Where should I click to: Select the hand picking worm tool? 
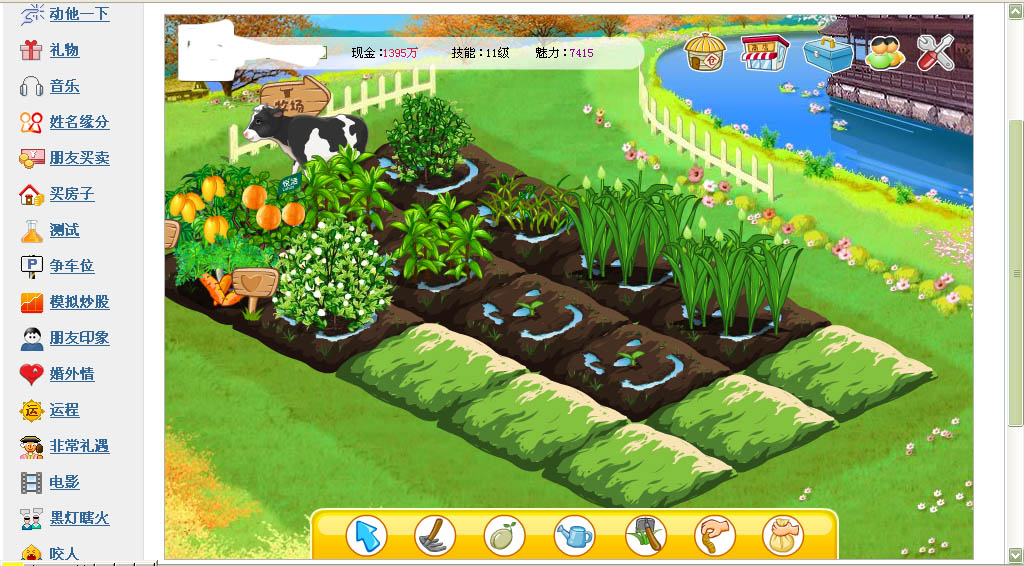tap(715, 536)
